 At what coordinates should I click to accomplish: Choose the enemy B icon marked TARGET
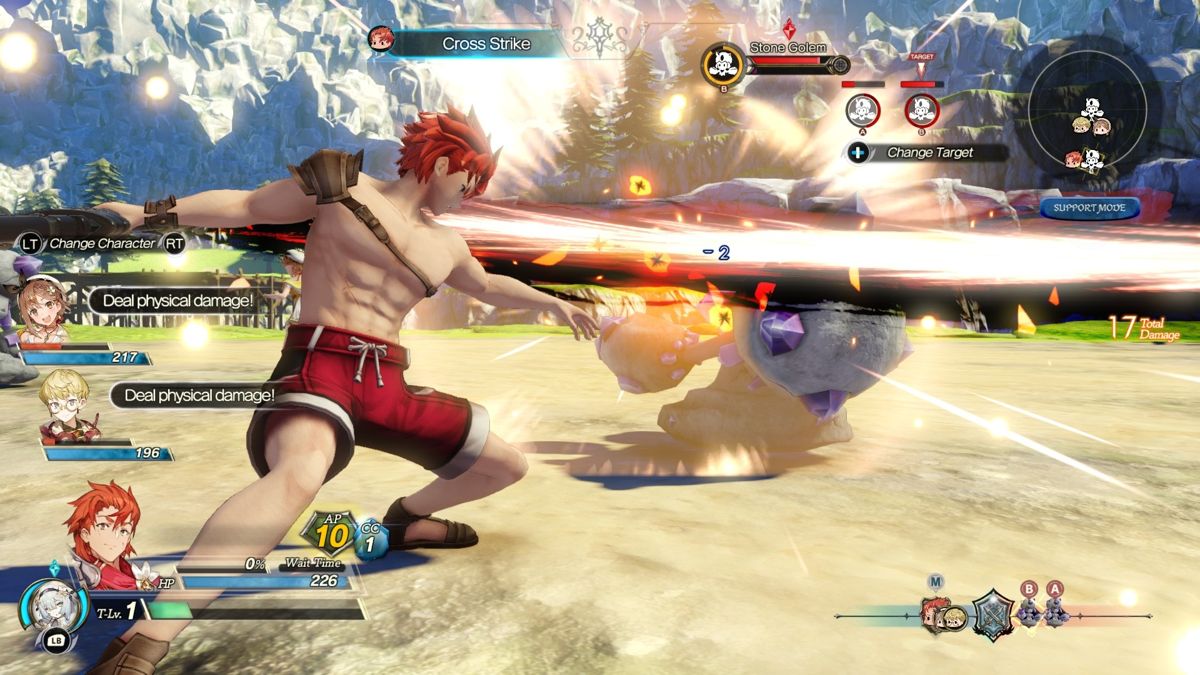pyautogui.click(x=921, y=110)
